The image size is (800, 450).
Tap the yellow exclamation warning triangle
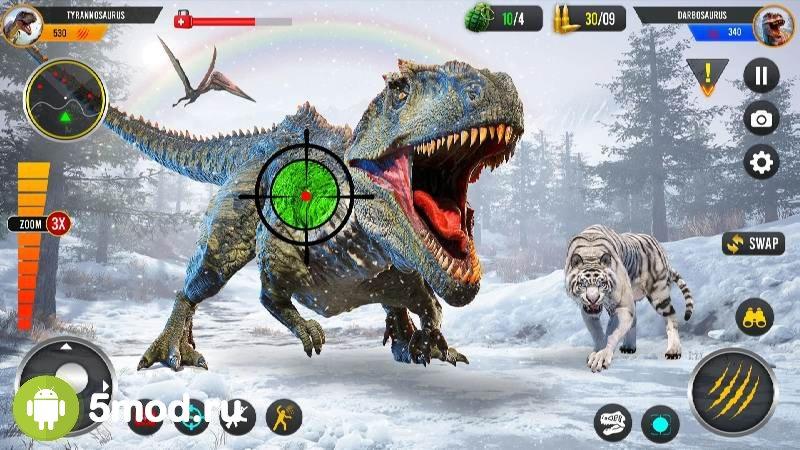(707, 76)
